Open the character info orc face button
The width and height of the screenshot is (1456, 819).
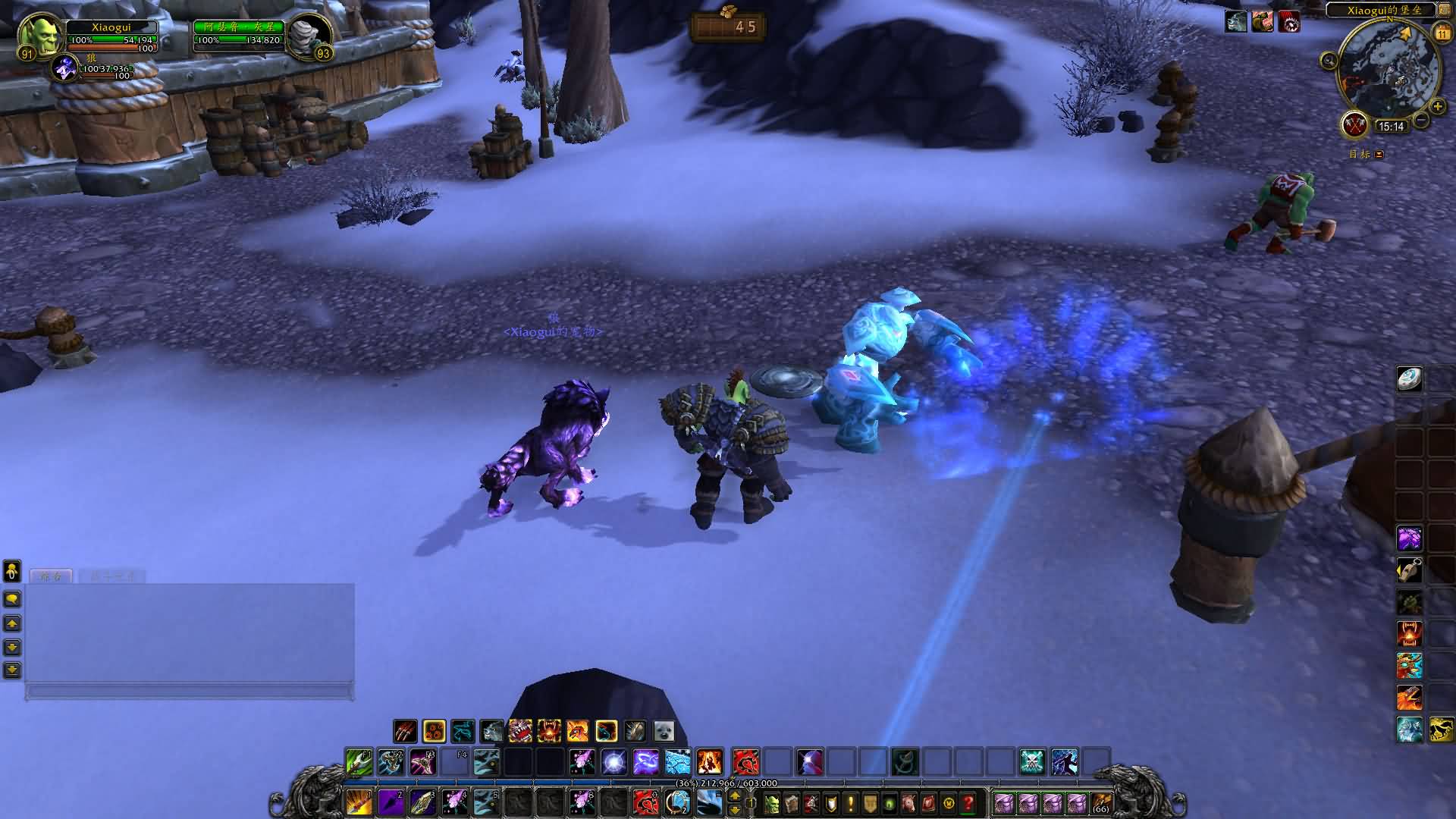click(x=770, y=802)
